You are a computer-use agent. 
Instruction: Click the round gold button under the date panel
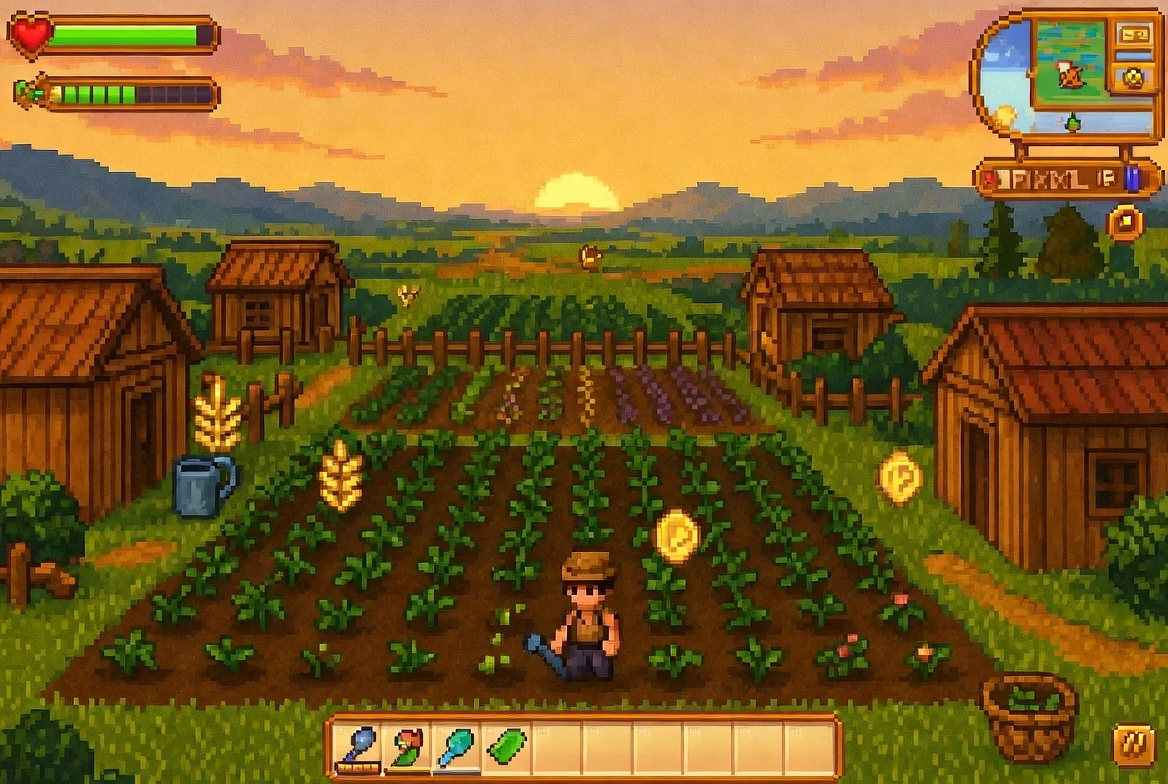click(1125, 222)
